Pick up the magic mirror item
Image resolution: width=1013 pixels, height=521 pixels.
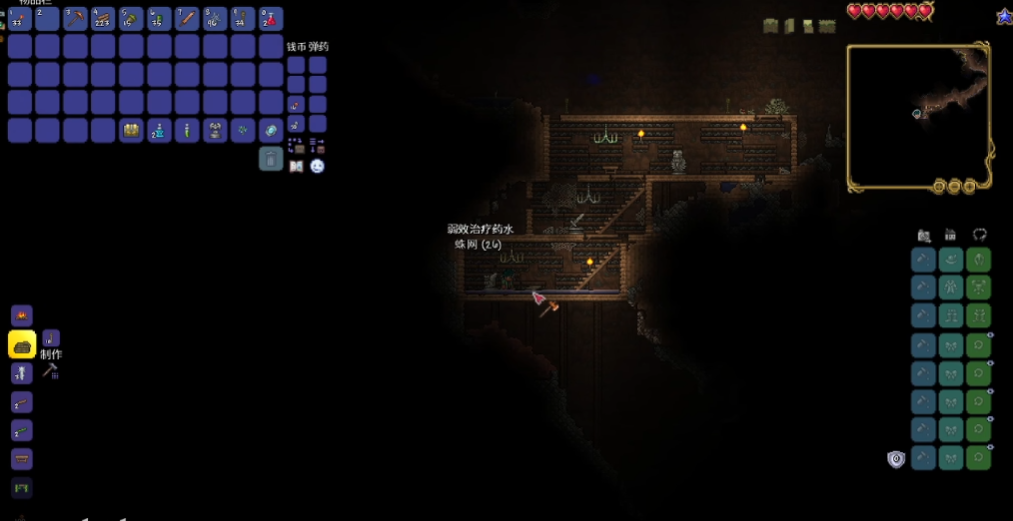[x=271, y=131]
